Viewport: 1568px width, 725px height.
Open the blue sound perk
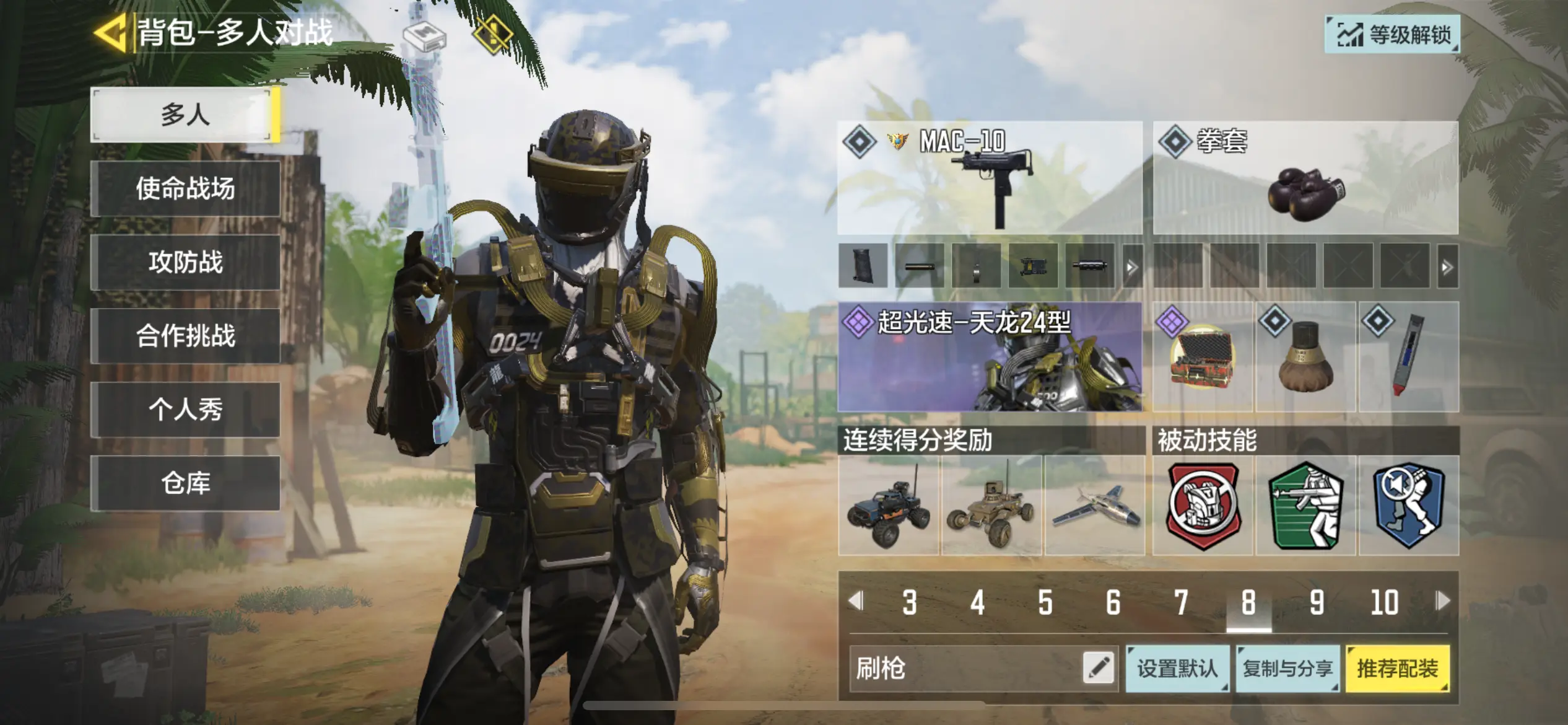(x=1408, y=506)
